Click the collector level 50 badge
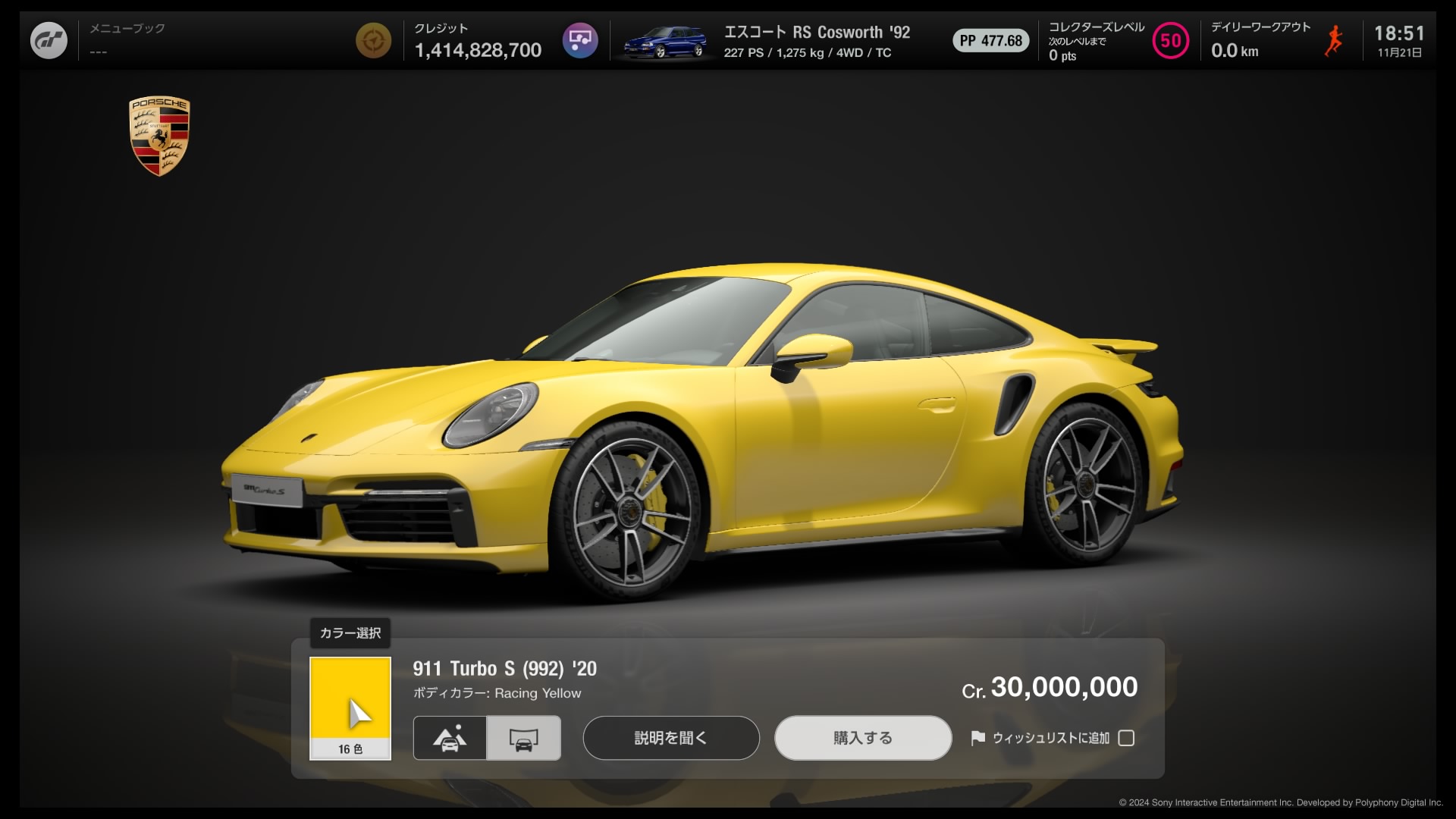The width and height of the screenshot is (1456, 819). coord(1170,40)
